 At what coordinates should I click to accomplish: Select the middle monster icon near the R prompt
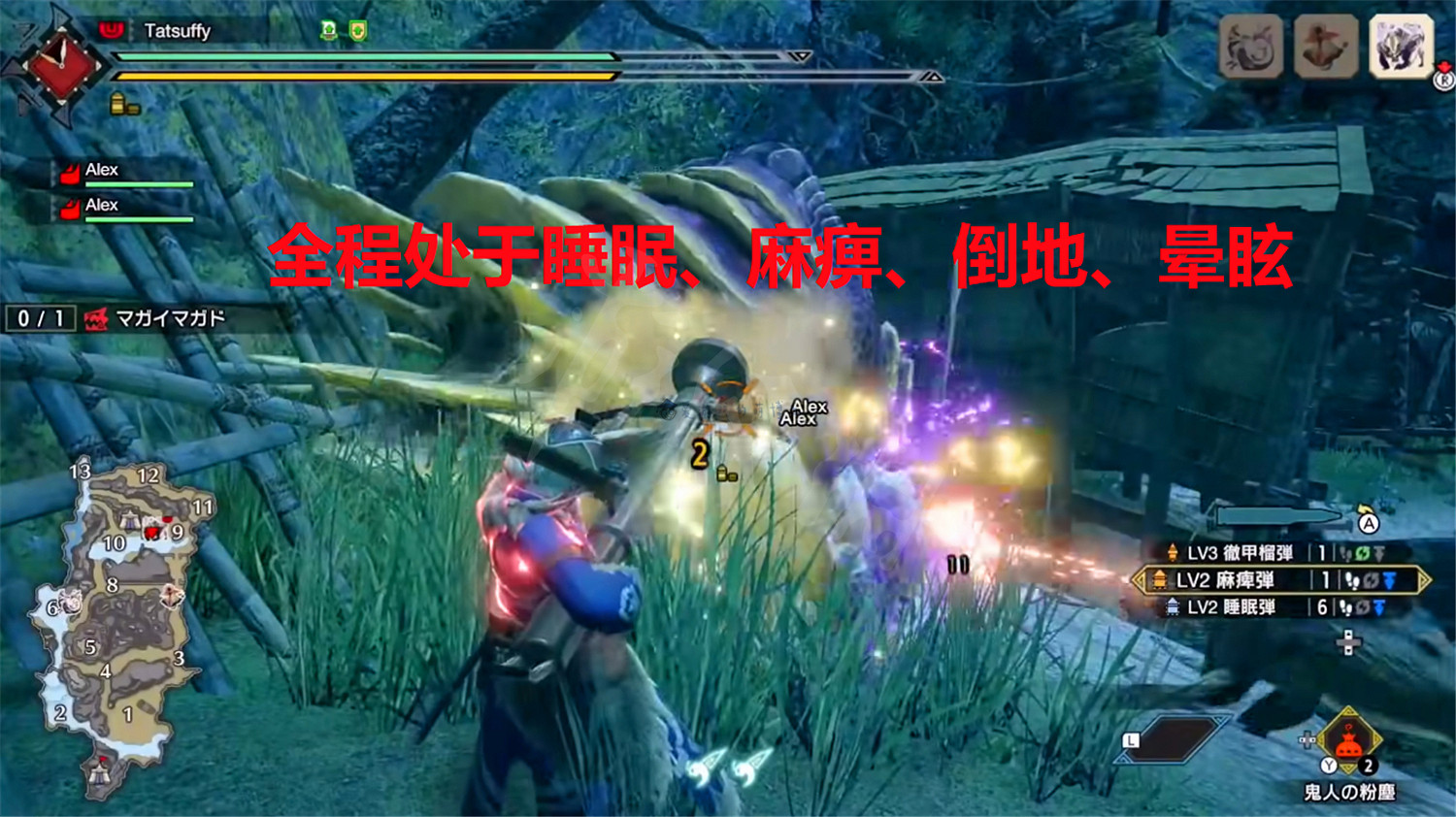point(1325,44)
